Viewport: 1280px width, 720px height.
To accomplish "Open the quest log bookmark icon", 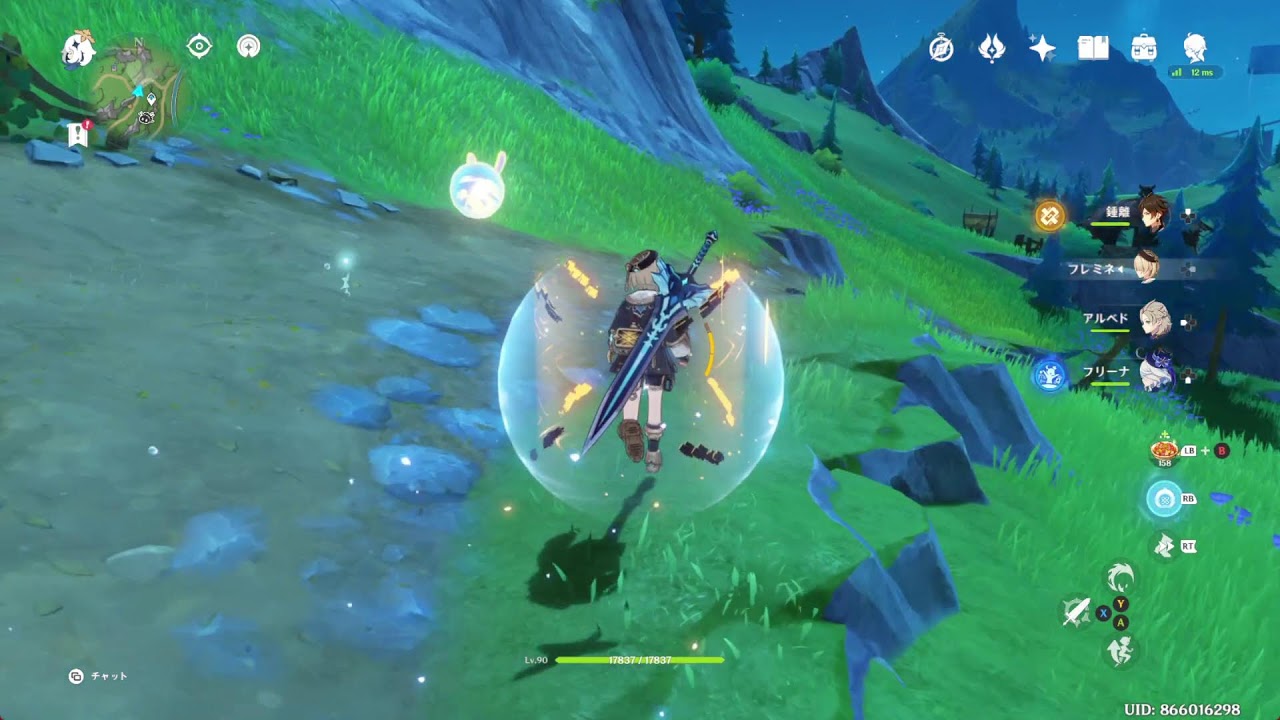I will pos(78,133).
